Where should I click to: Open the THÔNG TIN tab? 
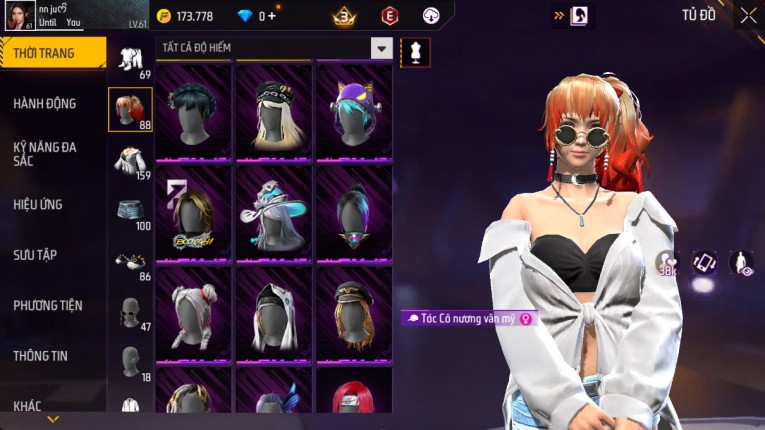(x=41, y=355)
